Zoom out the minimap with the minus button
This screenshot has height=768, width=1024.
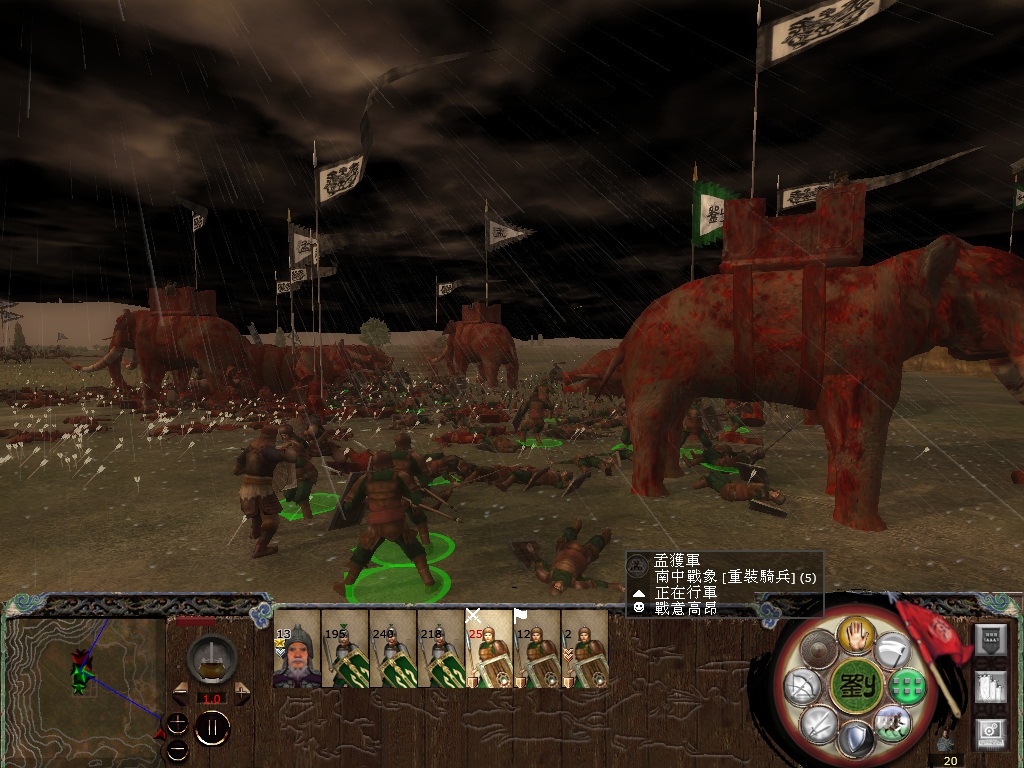177,748
